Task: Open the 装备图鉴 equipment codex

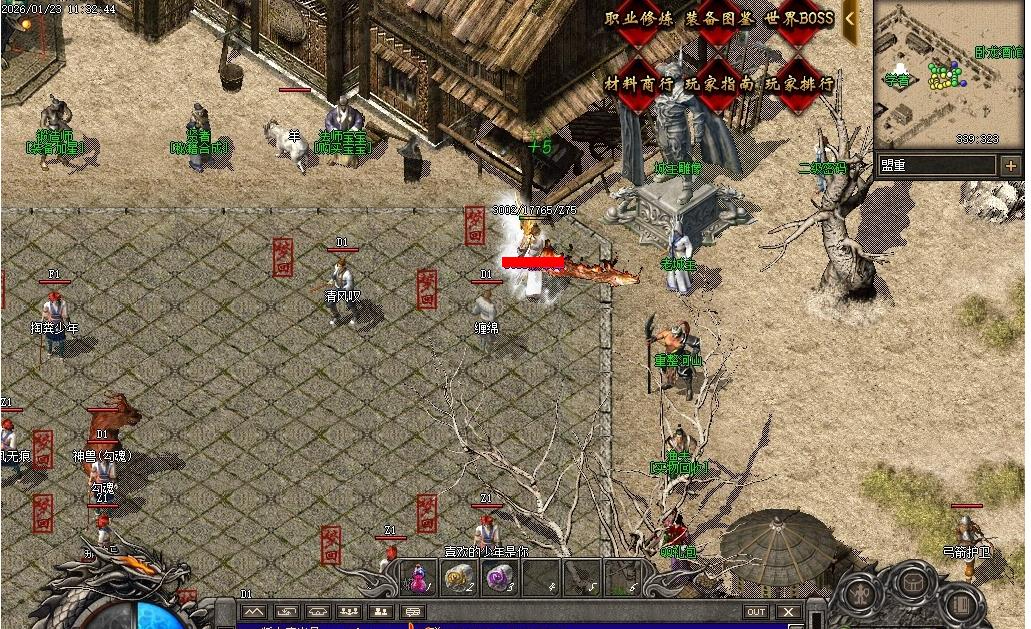Action: [719, 20]
